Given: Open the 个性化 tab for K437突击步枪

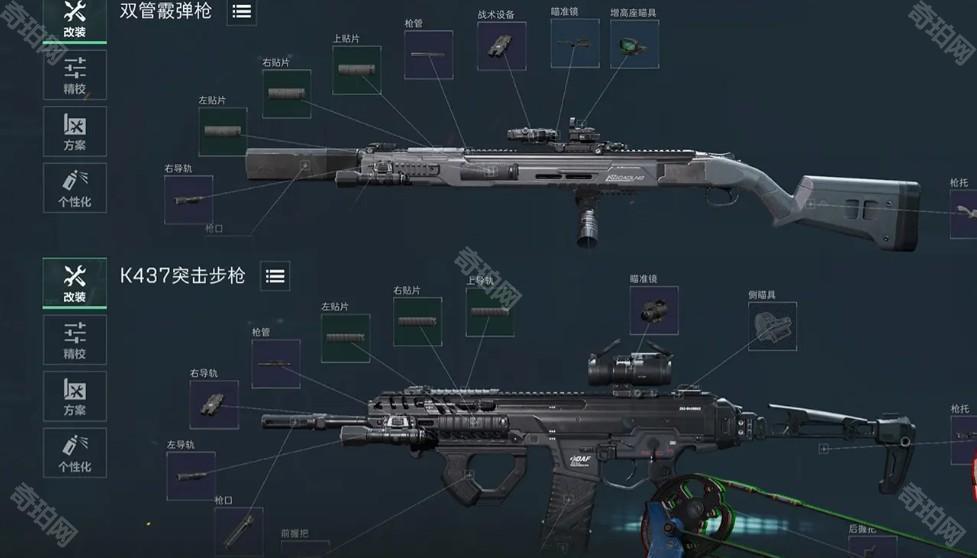Looking at the screenshot, I should [x=74, y=452].
